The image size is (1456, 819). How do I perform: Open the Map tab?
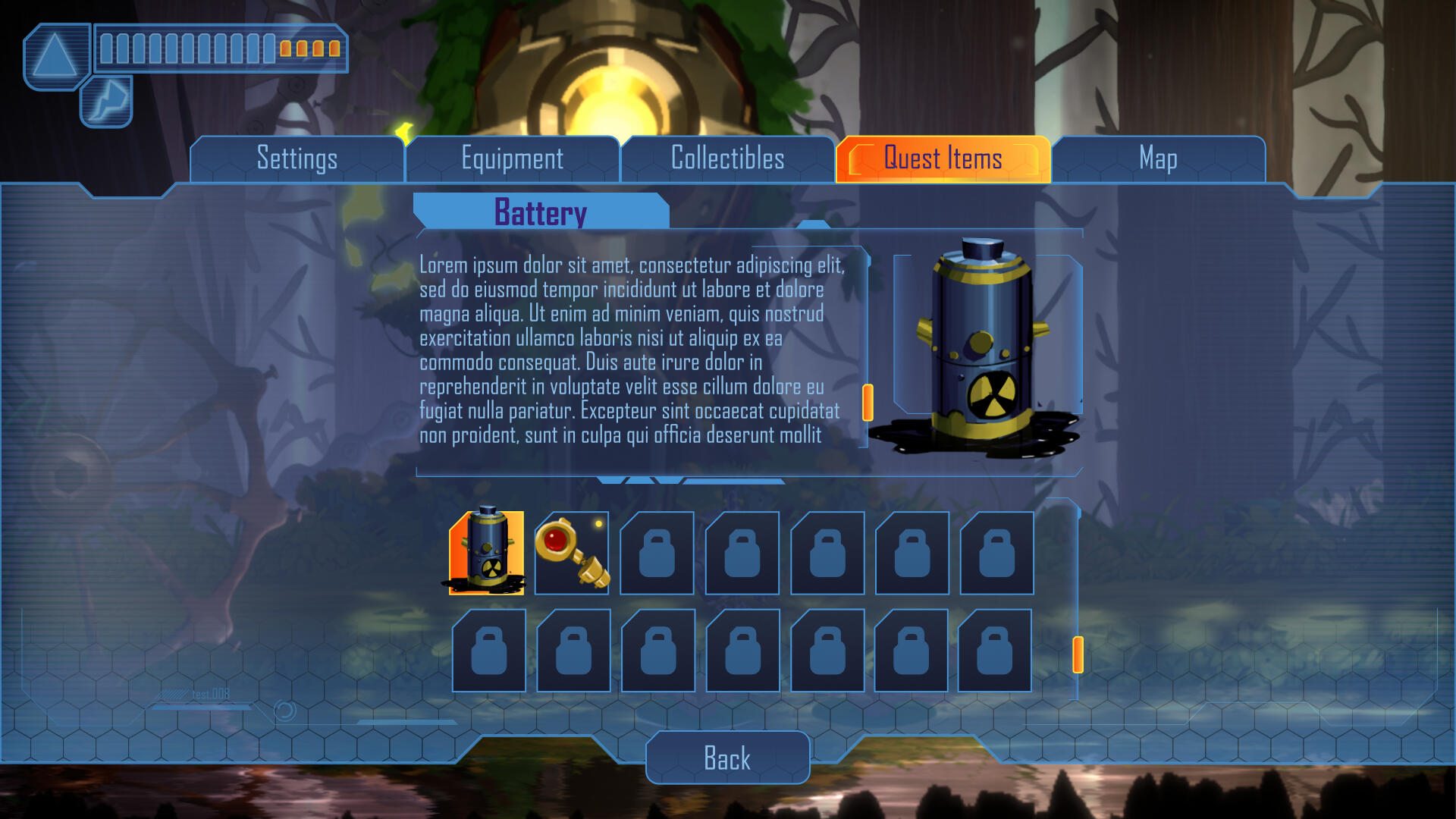tap(1158, 159)
